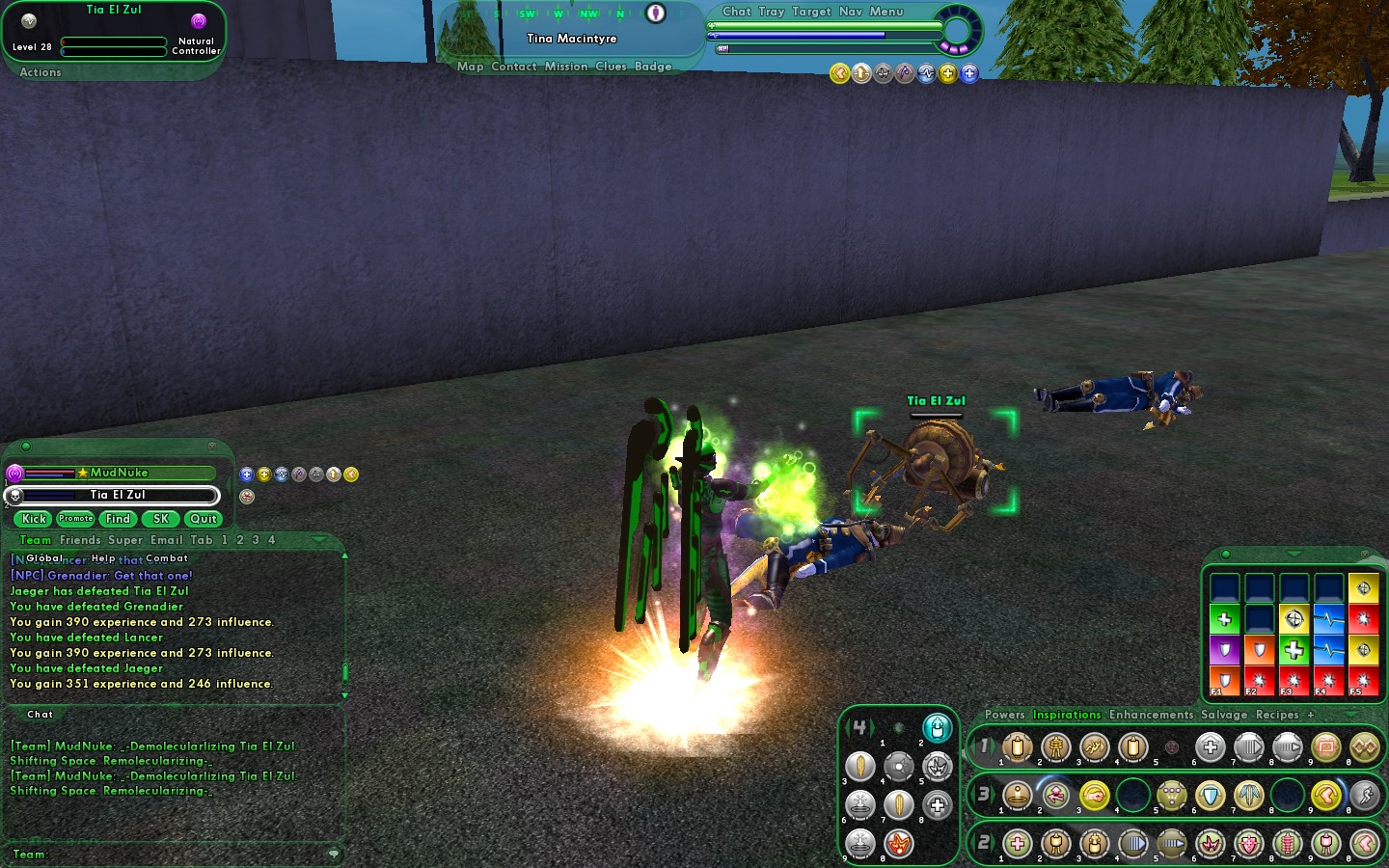Open the Badge window
The image size is (1389, 868).
pyautogui.click(x=653, y=67)
